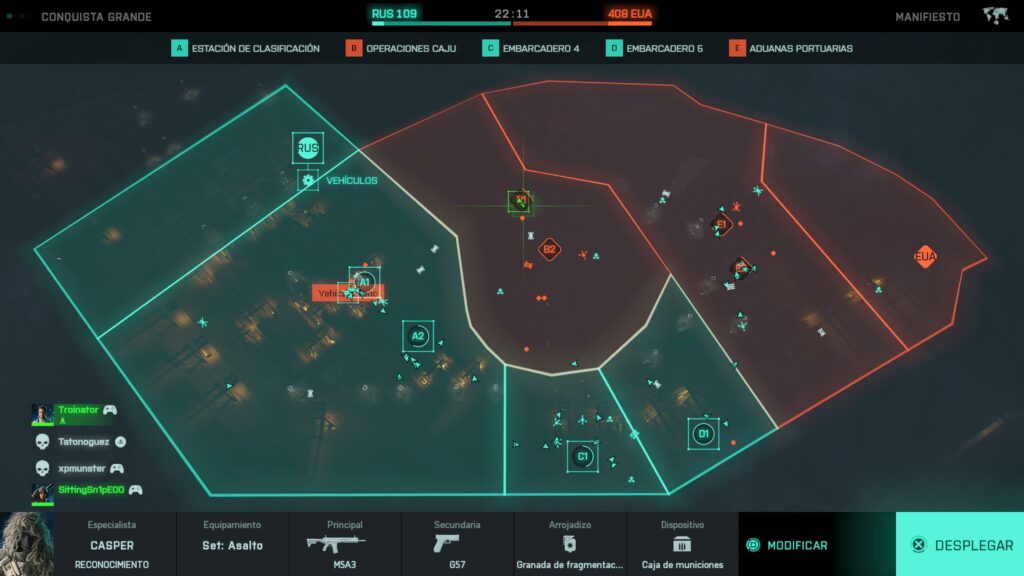Select the EUA headquarters marker
The image size is (1024, 576).
pos(925,257)
